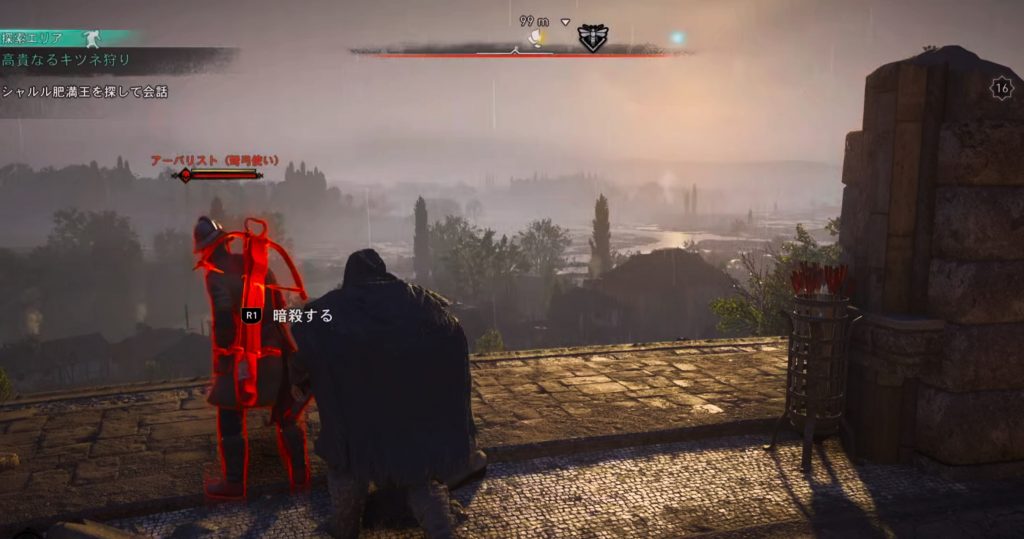Viewport: 1024px width, 539px height.
Task: Open the 高貴なるキツネ狩り quest tracker
Action: tap(67, 60)
